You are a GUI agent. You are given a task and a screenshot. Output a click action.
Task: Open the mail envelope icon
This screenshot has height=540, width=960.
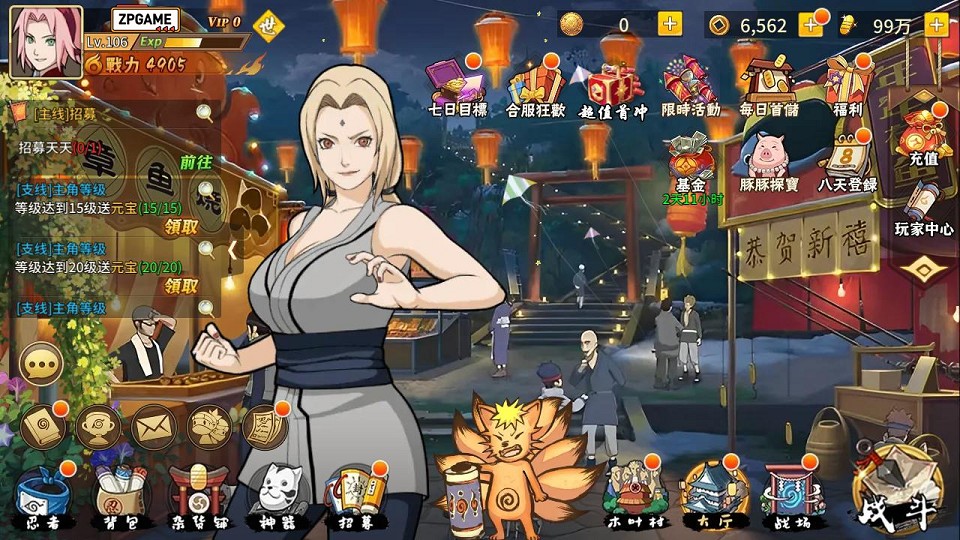click(153, 426)
